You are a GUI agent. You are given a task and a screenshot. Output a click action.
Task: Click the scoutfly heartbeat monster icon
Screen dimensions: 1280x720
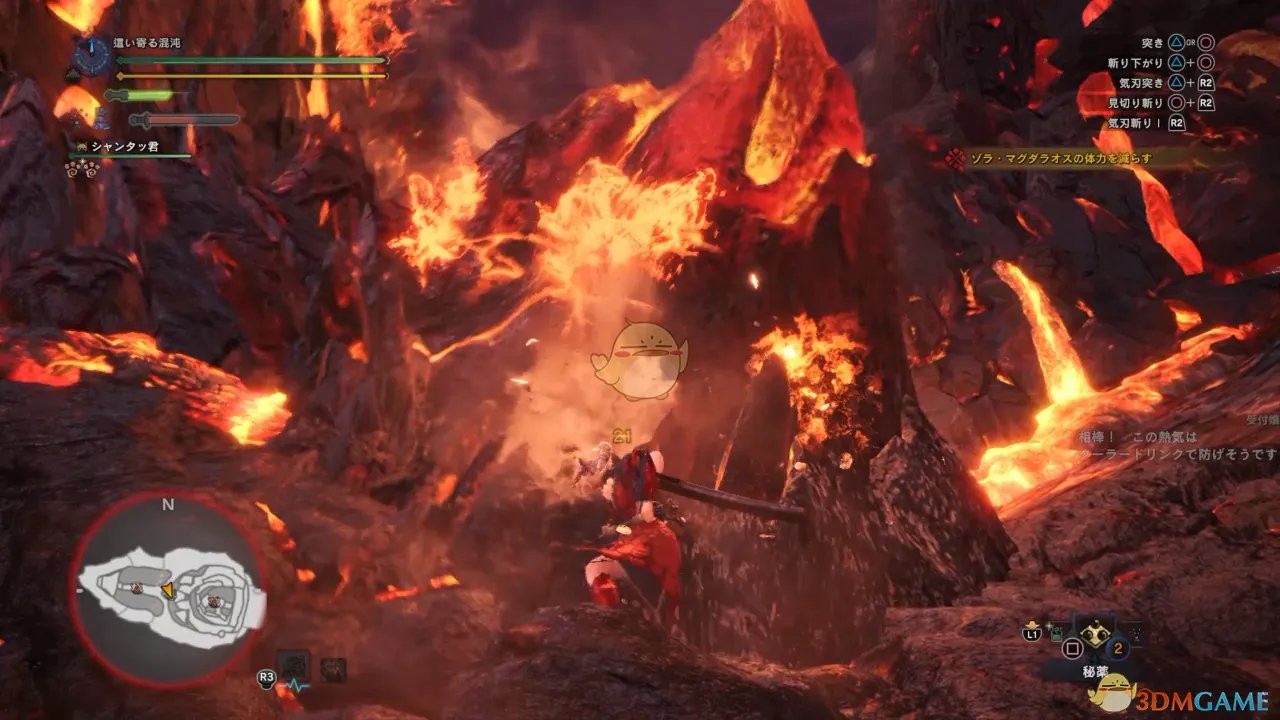[x=295, y=665]
